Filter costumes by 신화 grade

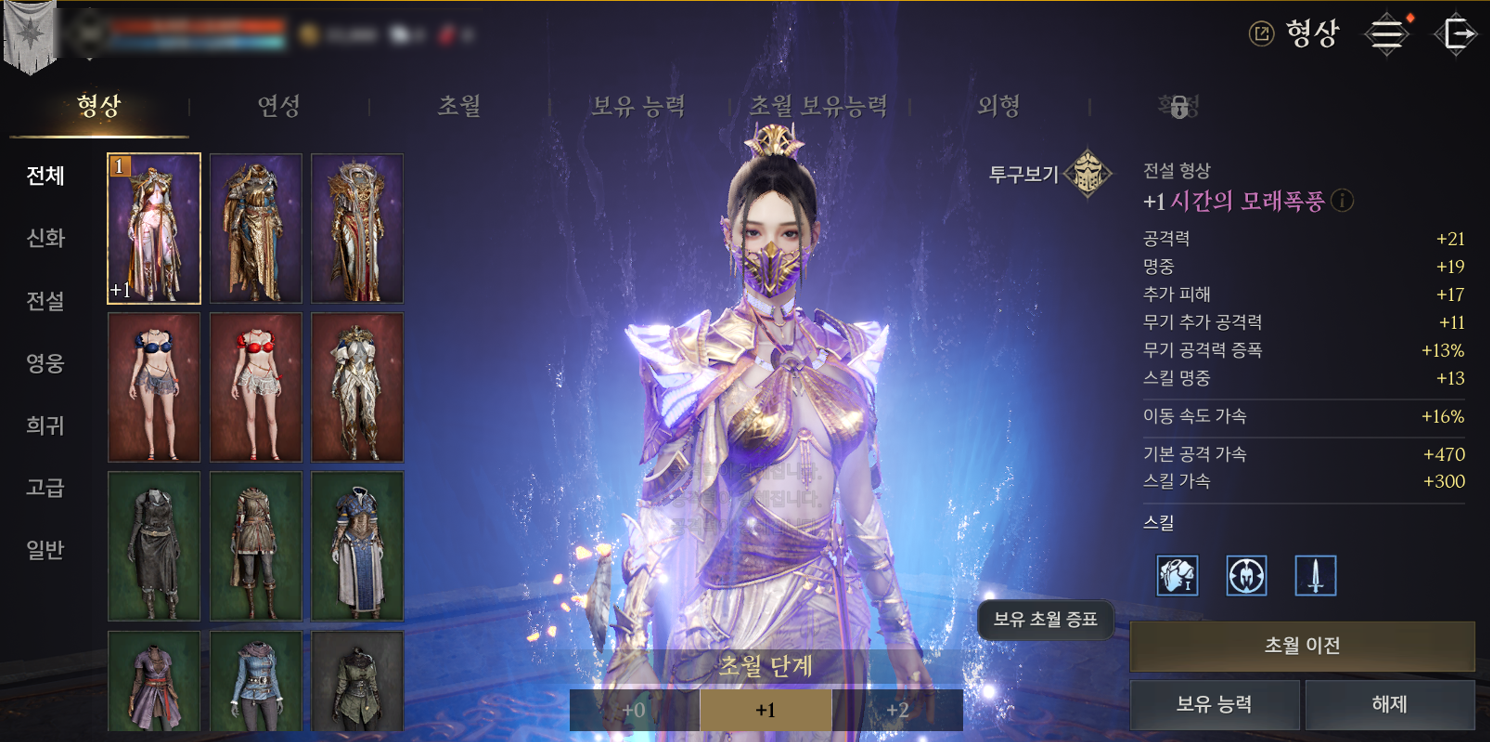pos(46,238)
